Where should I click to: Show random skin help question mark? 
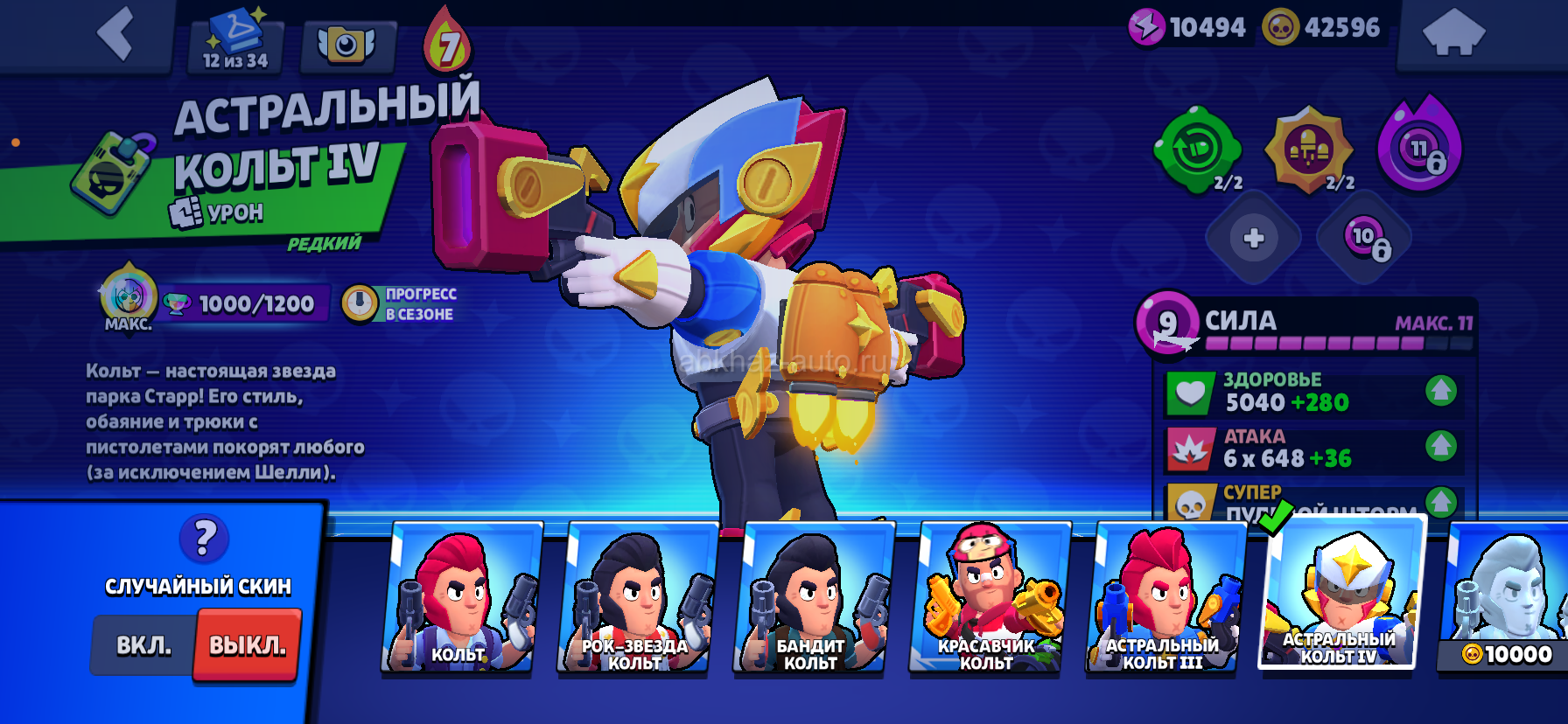pyautogui.click(x=204, y=538)
